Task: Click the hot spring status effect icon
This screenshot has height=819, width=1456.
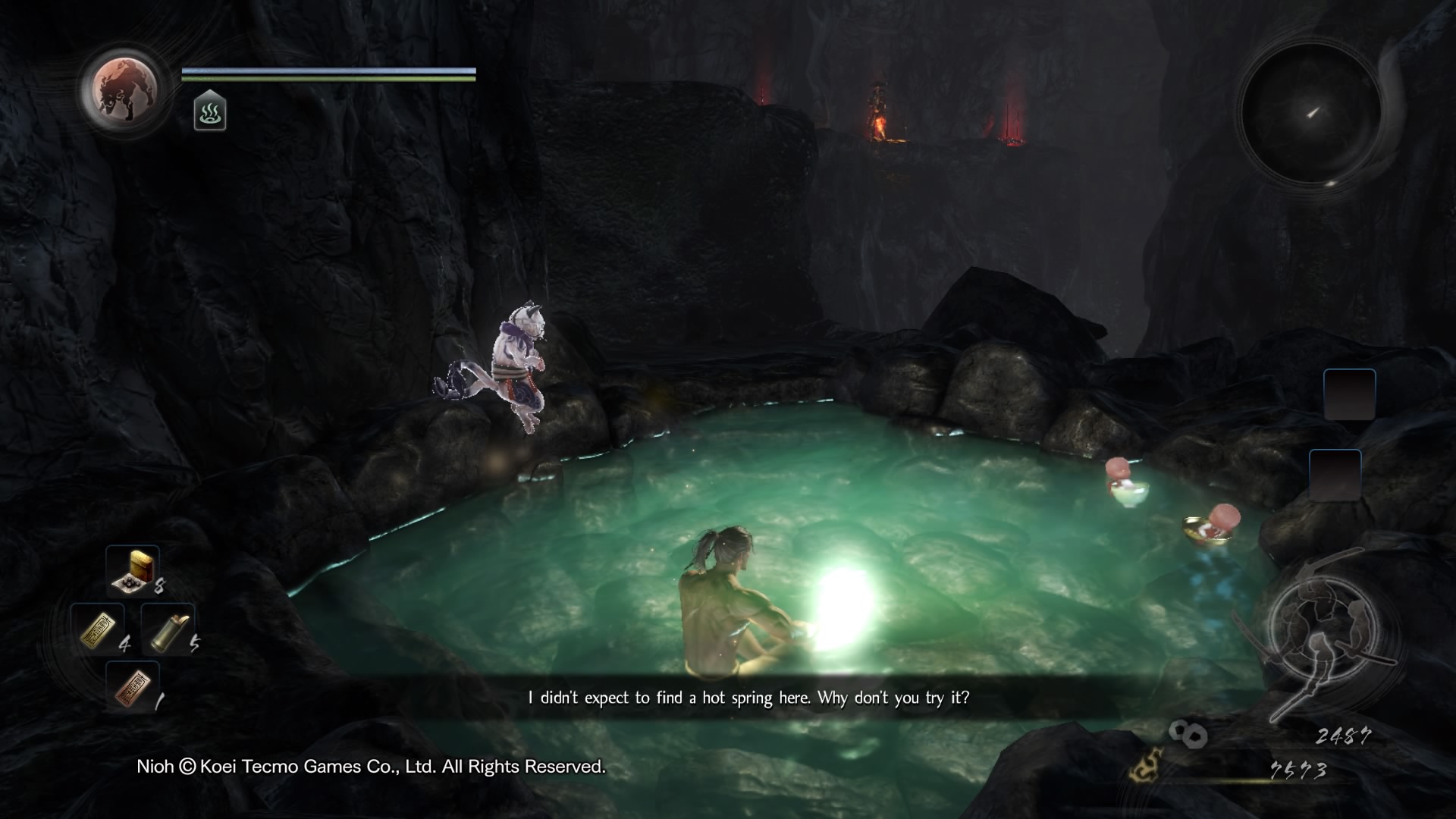Action: coord(210,114)
